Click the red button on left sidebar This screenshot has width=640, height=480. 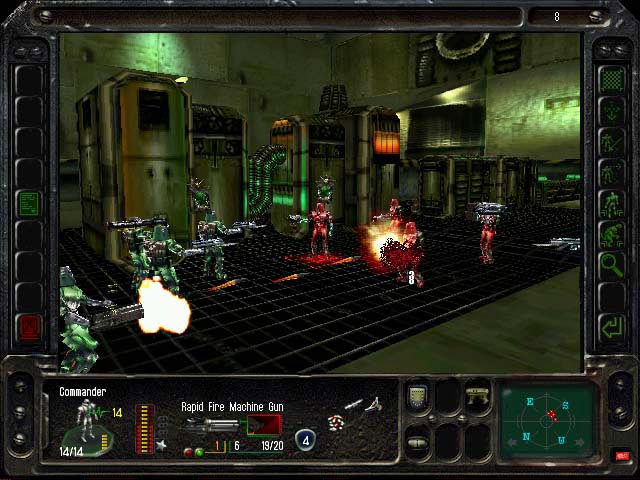tap(29, 326)
